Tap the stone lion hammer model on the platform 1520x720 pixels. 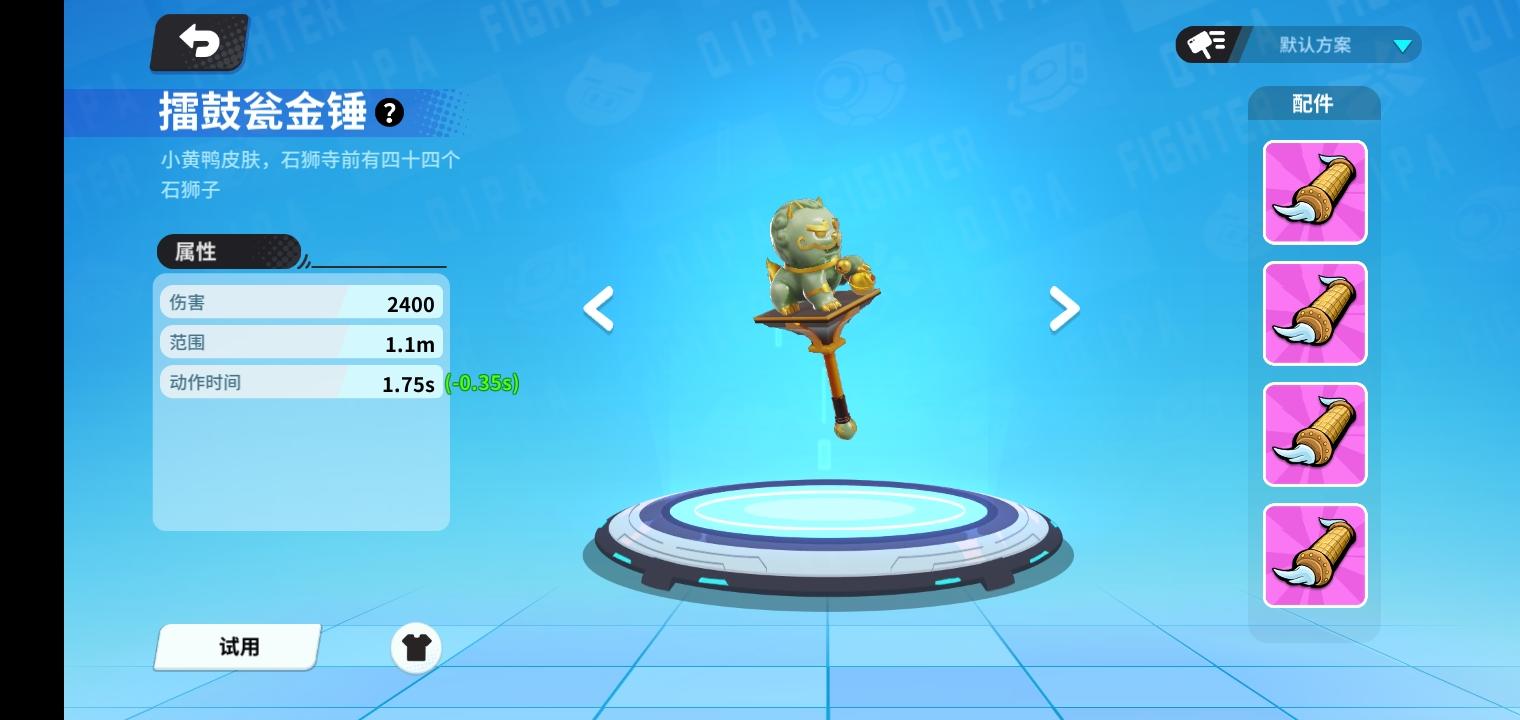coord(815,300)
